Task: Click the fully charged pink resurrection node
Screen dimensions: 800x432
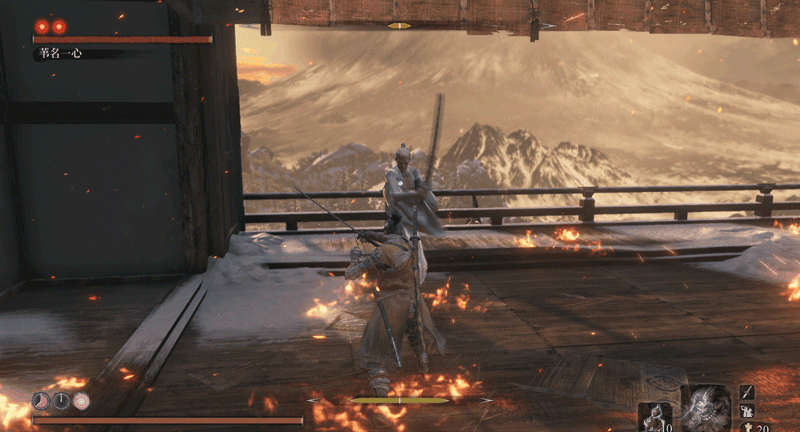Action: (81, 401)
